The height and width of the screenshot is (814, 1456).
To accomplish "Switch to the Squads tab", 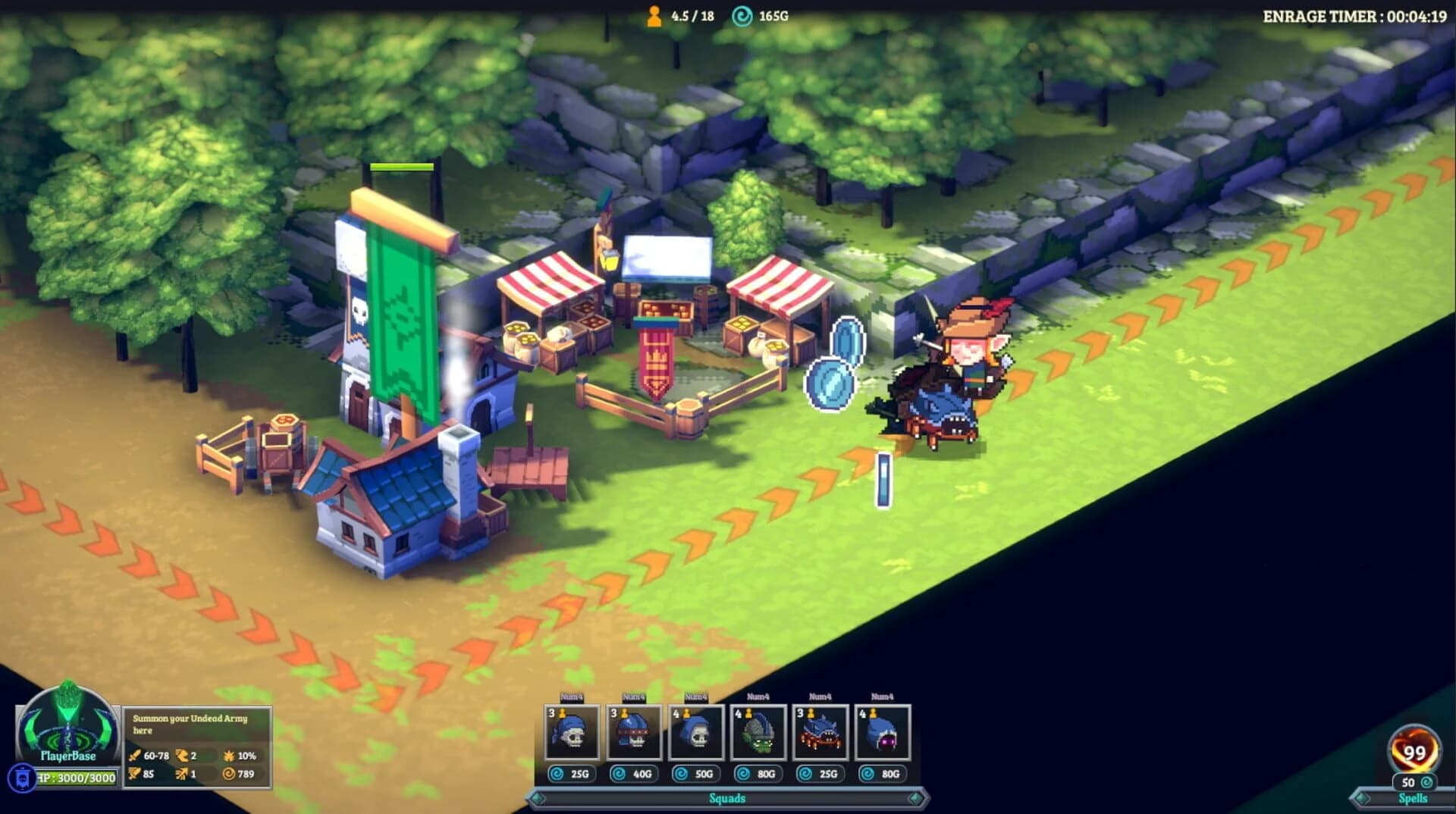I will tap(726, 798).
